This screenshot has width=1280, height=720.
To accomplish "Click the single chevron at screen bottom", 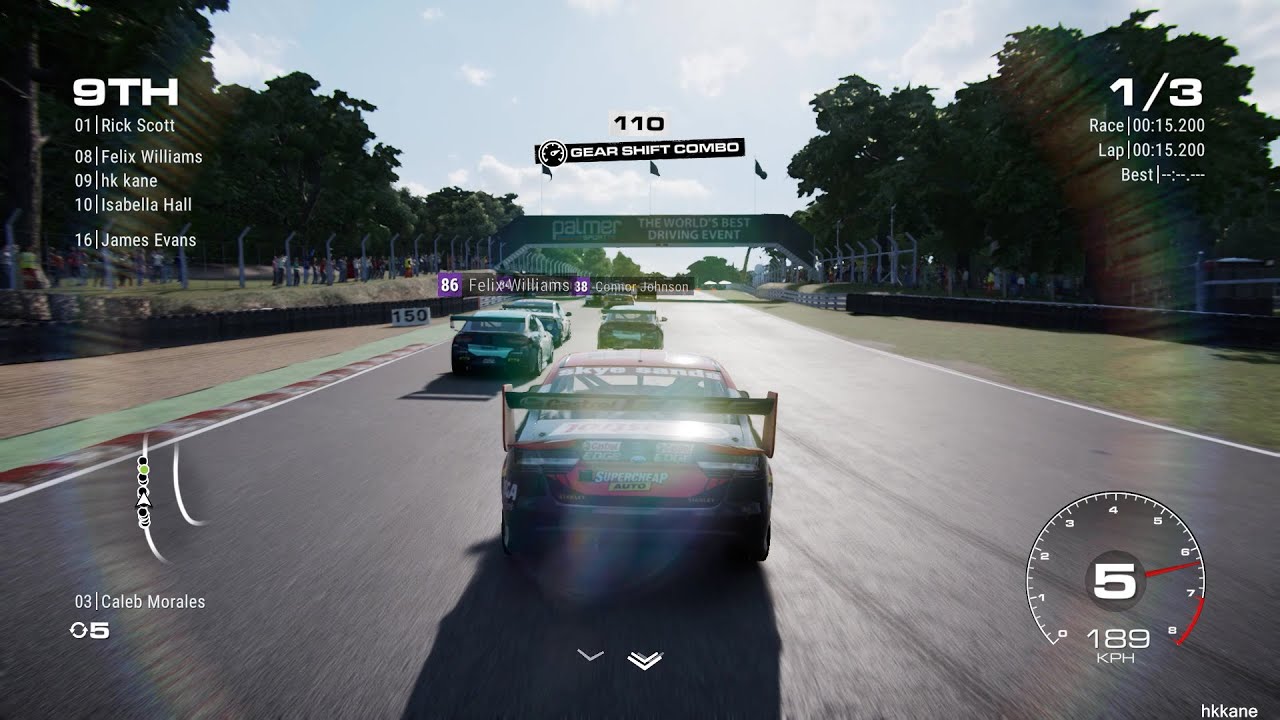I will (x=589, y=655).
